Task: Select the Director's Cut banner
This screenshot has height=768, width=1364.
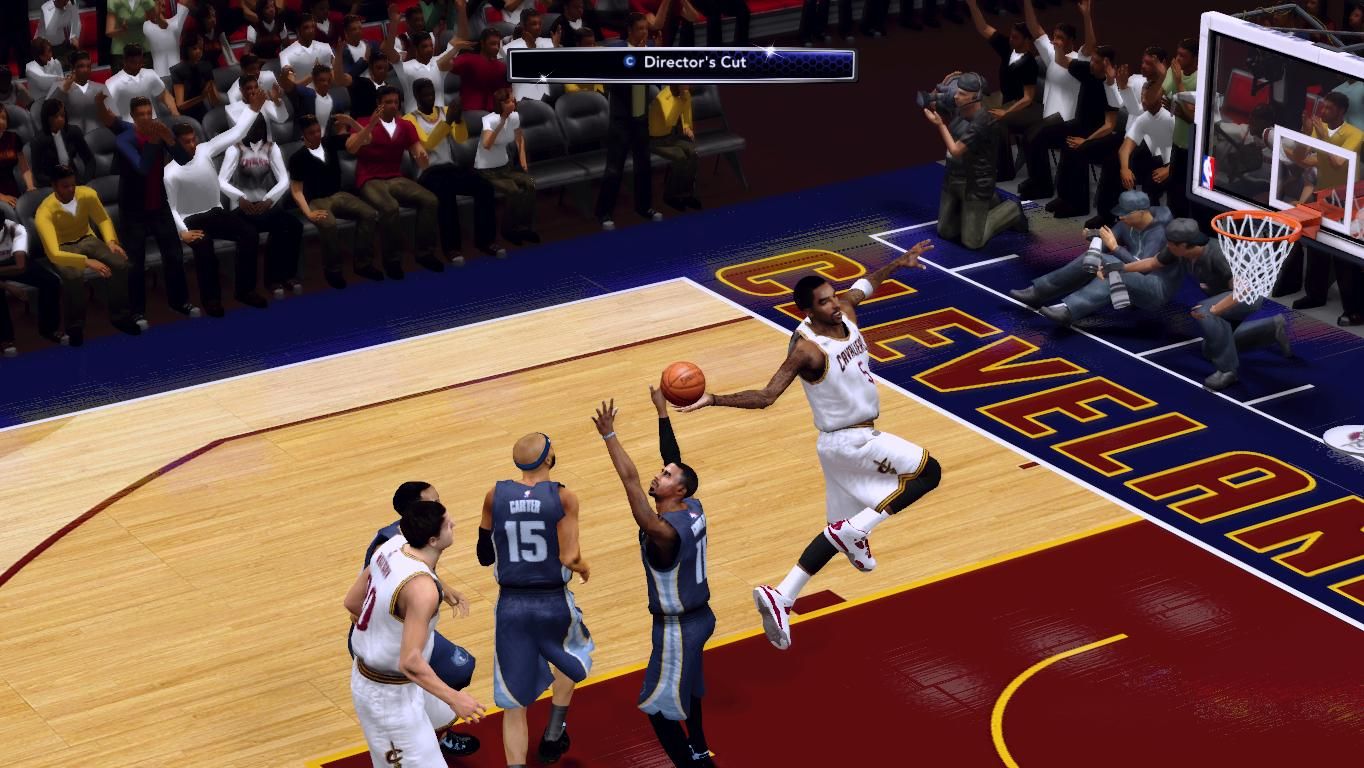Action: click(x=682, y=63)
